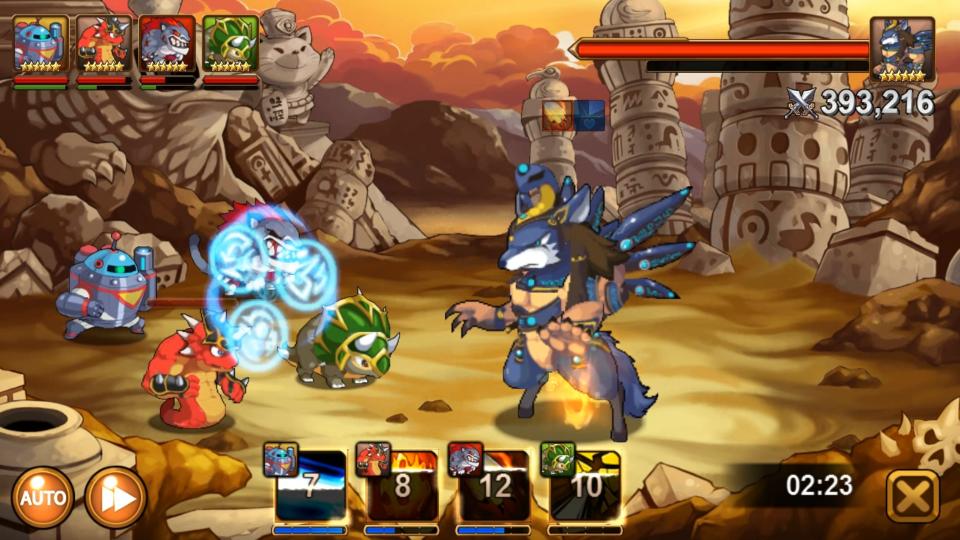Image resolution: width=960 pixels, height=540 pixels.
Task: Tap the fast-forward speed button
Action: point(115,497)
